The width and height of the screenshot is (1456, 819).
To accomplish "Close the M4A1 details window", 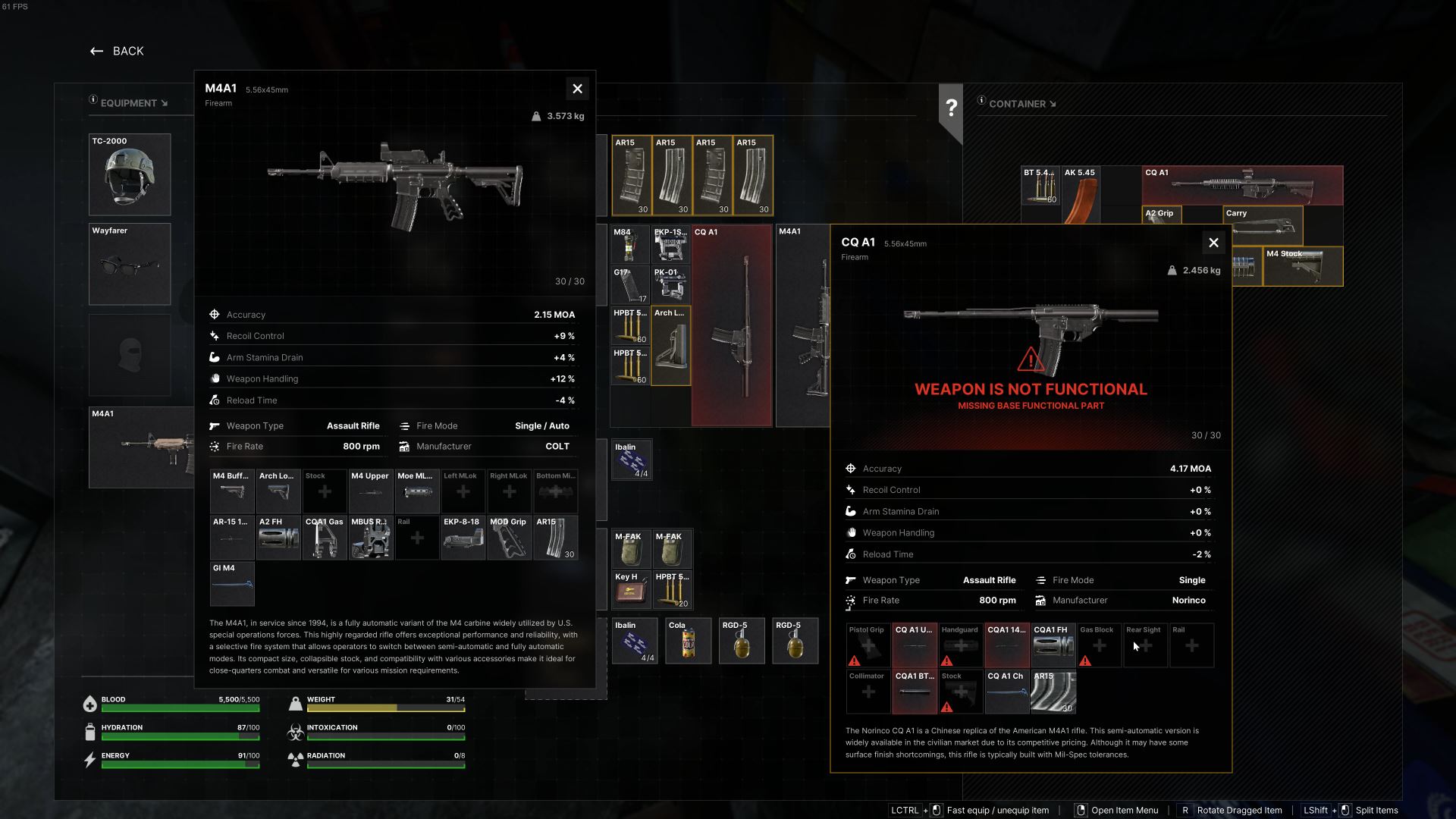I will [x=577, y=89].
